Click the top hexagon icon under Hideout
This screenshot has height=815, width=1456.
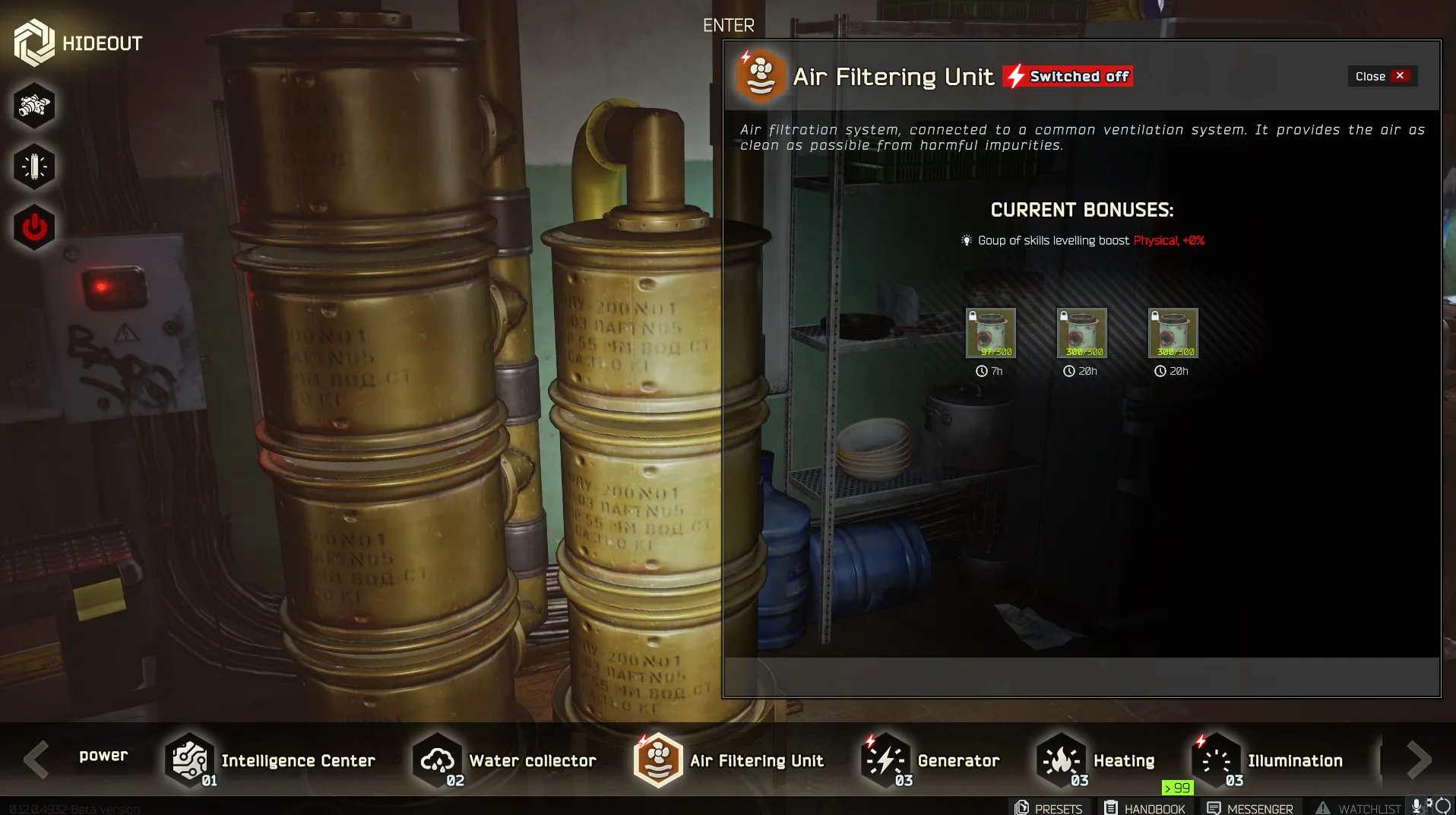click(x=34, y=106)
